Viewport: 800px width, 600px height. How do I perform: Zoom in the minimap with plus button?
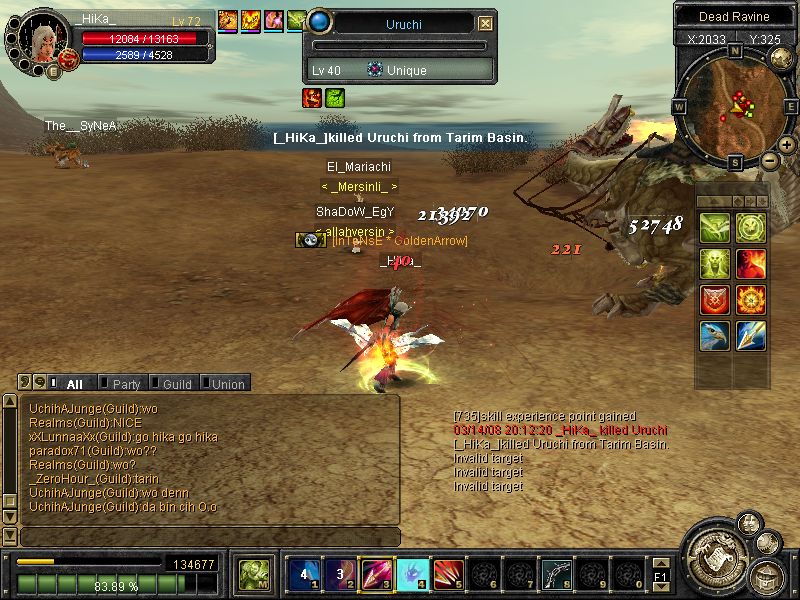point(787,145)
